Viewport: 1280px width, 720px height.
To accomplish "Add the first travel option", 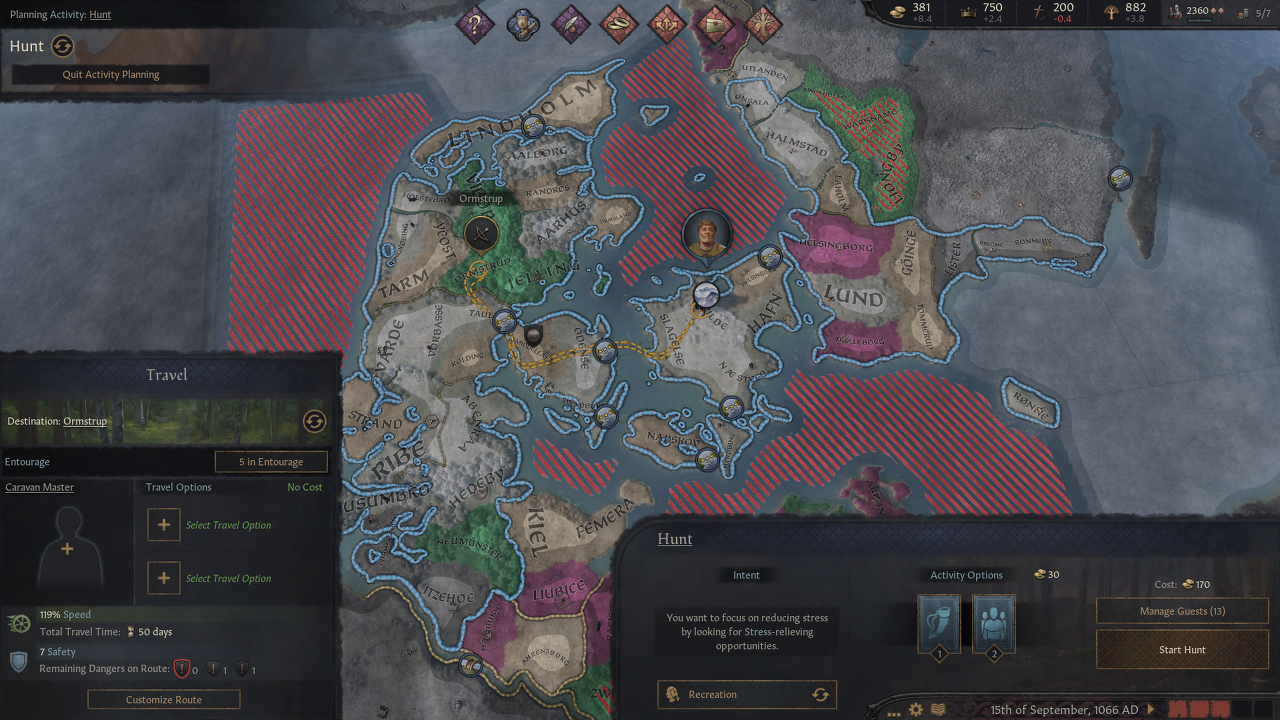I will [x=164, y=525].
